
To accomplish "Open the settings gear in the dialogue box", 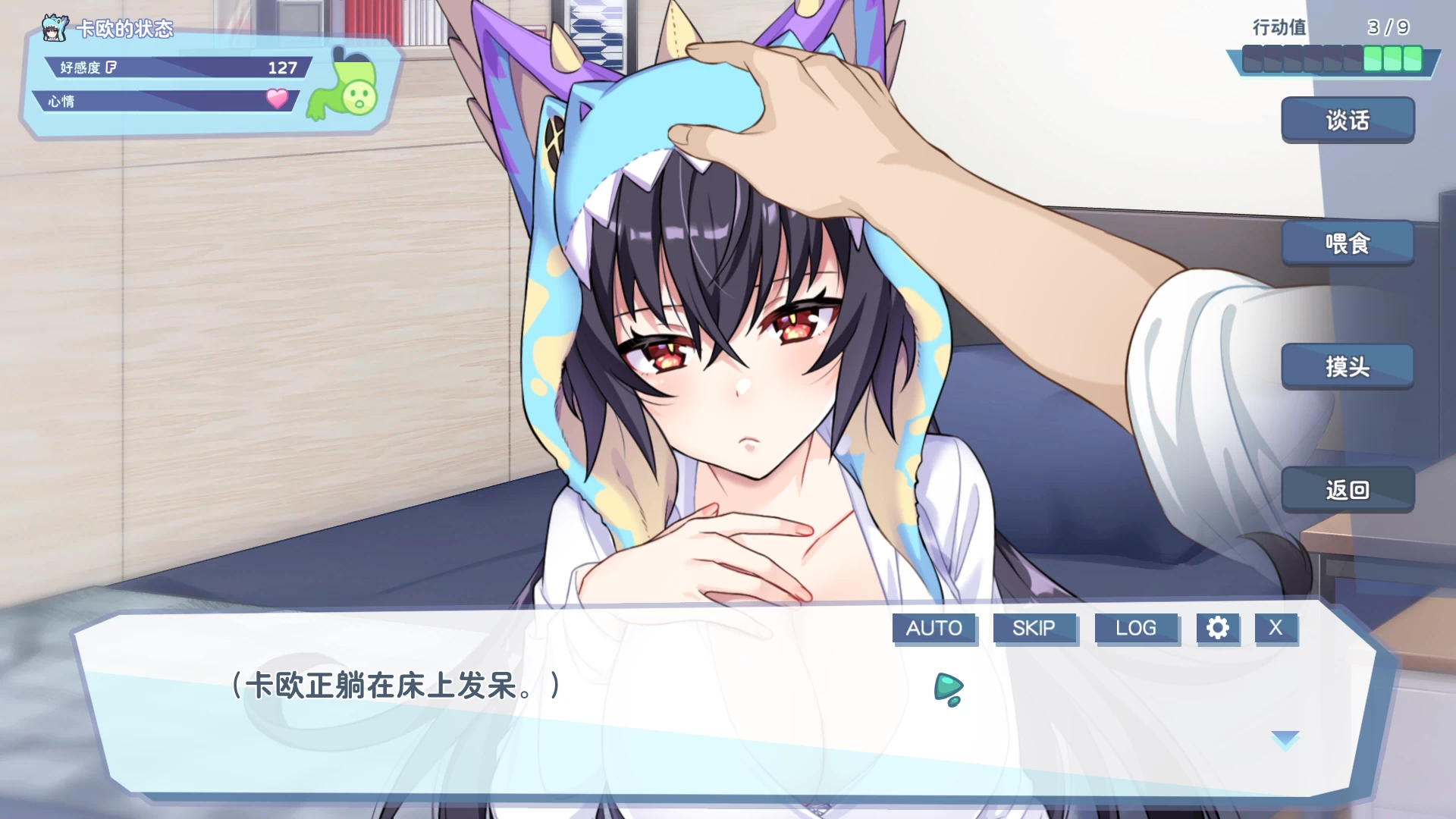I will point(1219,628).
